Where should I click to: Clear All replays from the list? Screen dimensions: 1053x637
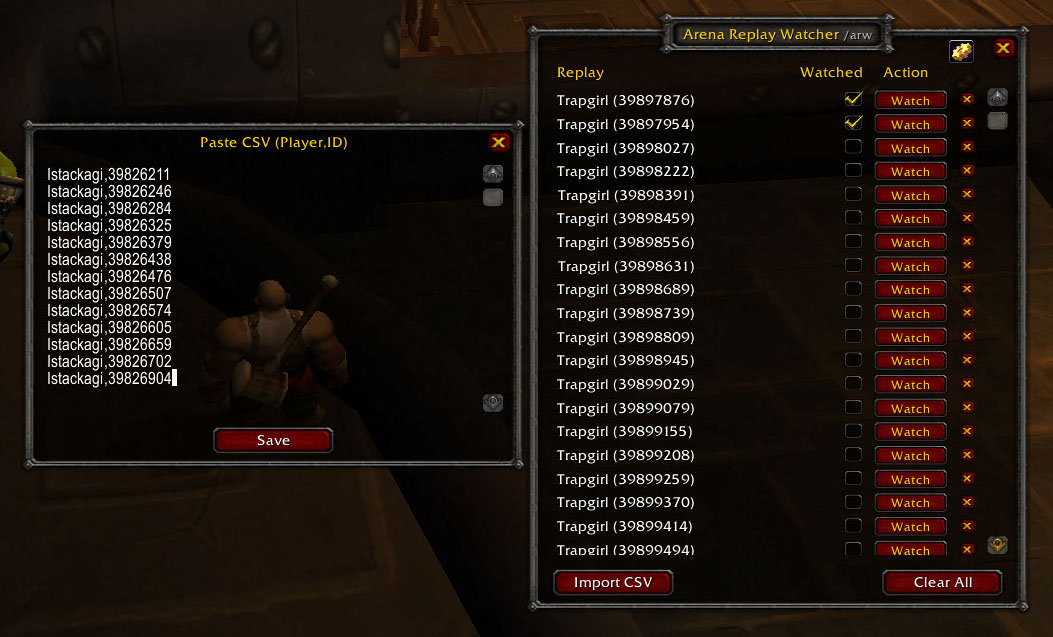[942, 582]
